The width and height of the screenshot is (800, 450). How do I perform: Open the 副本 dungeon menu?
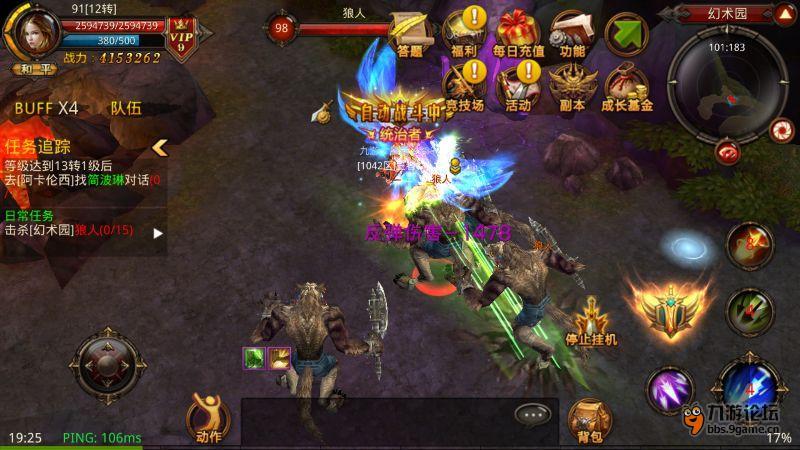point(572,84)
